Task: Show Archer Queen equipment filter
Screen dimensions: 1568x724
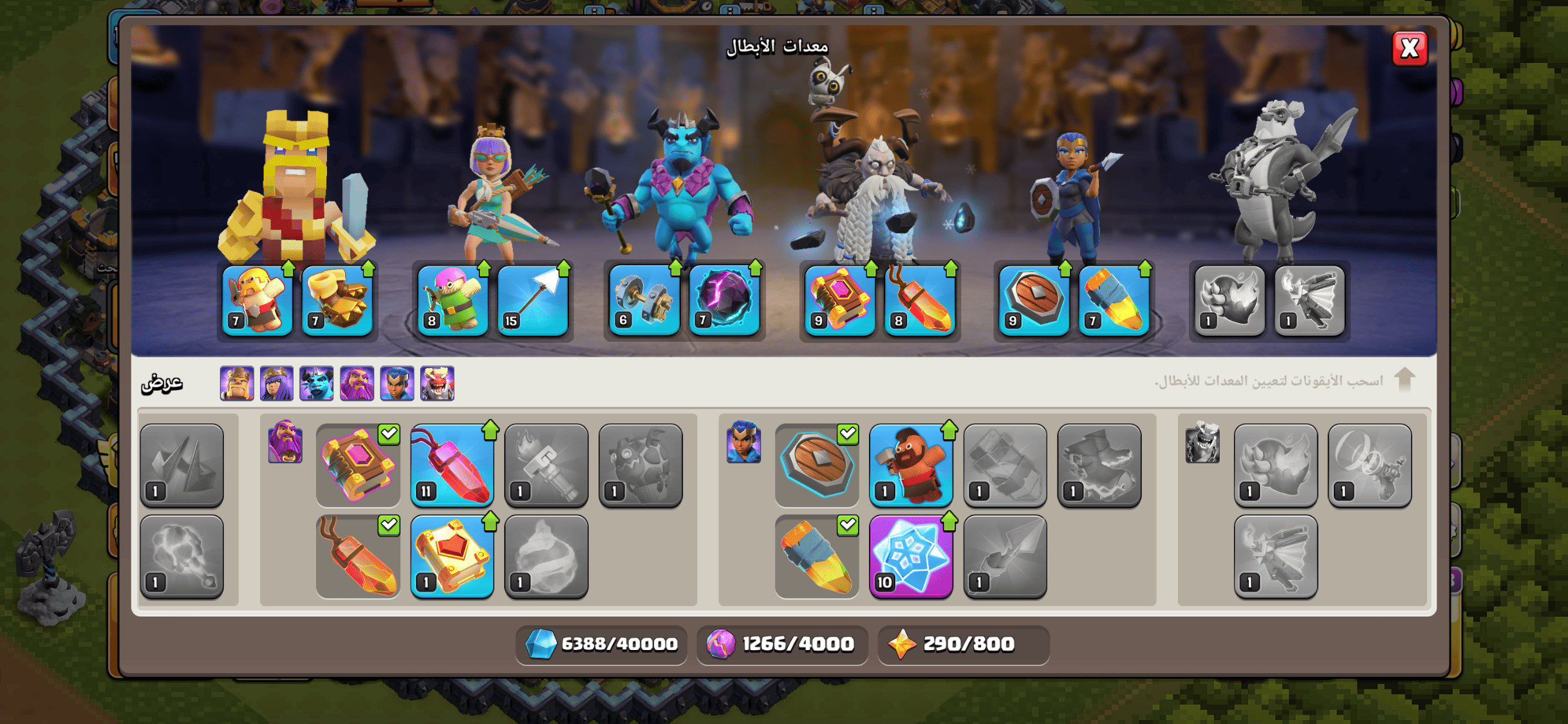Action: tap(277, 384)
